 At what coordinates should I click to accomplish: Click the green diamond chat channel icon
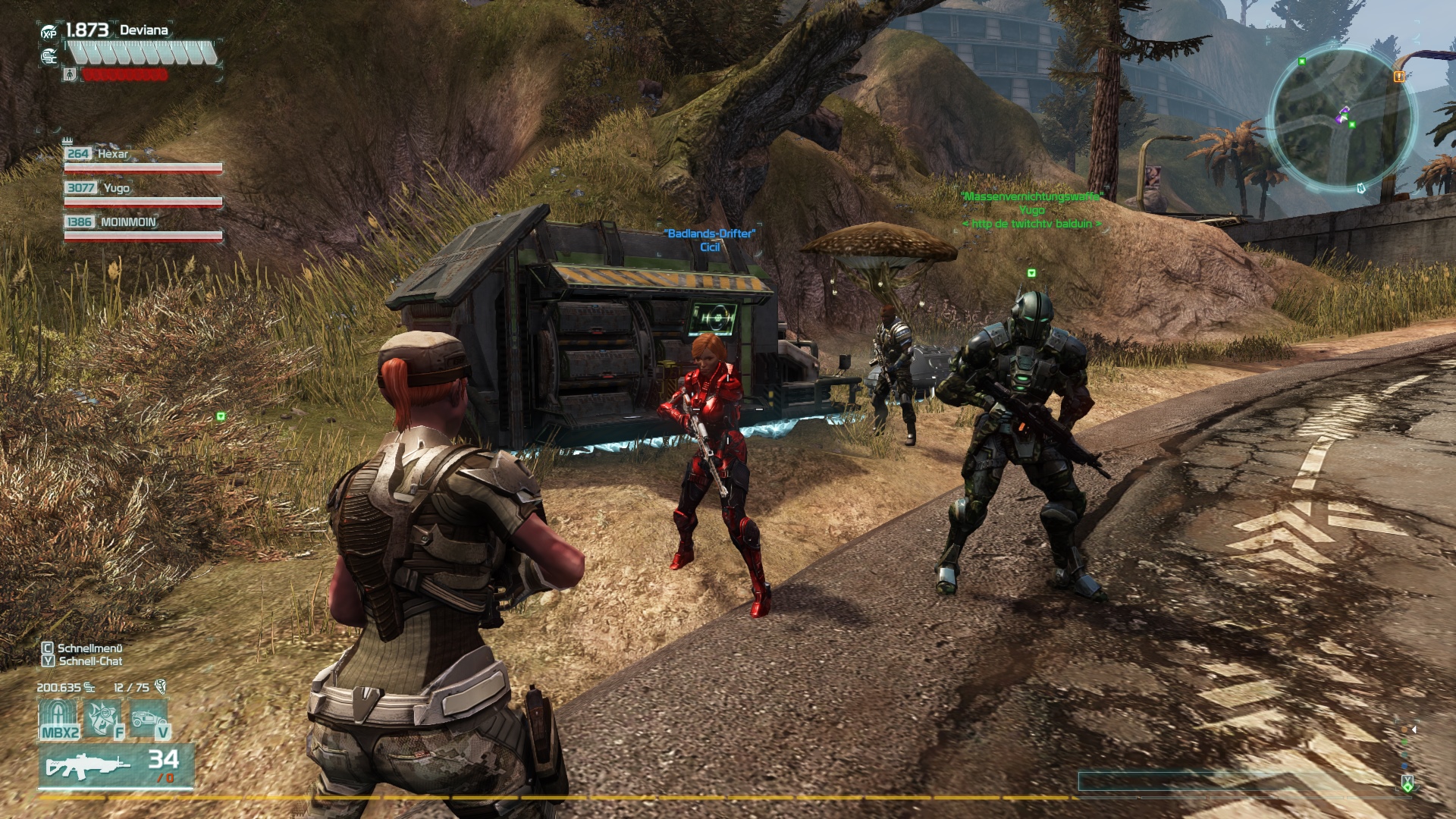[1407, 783]
